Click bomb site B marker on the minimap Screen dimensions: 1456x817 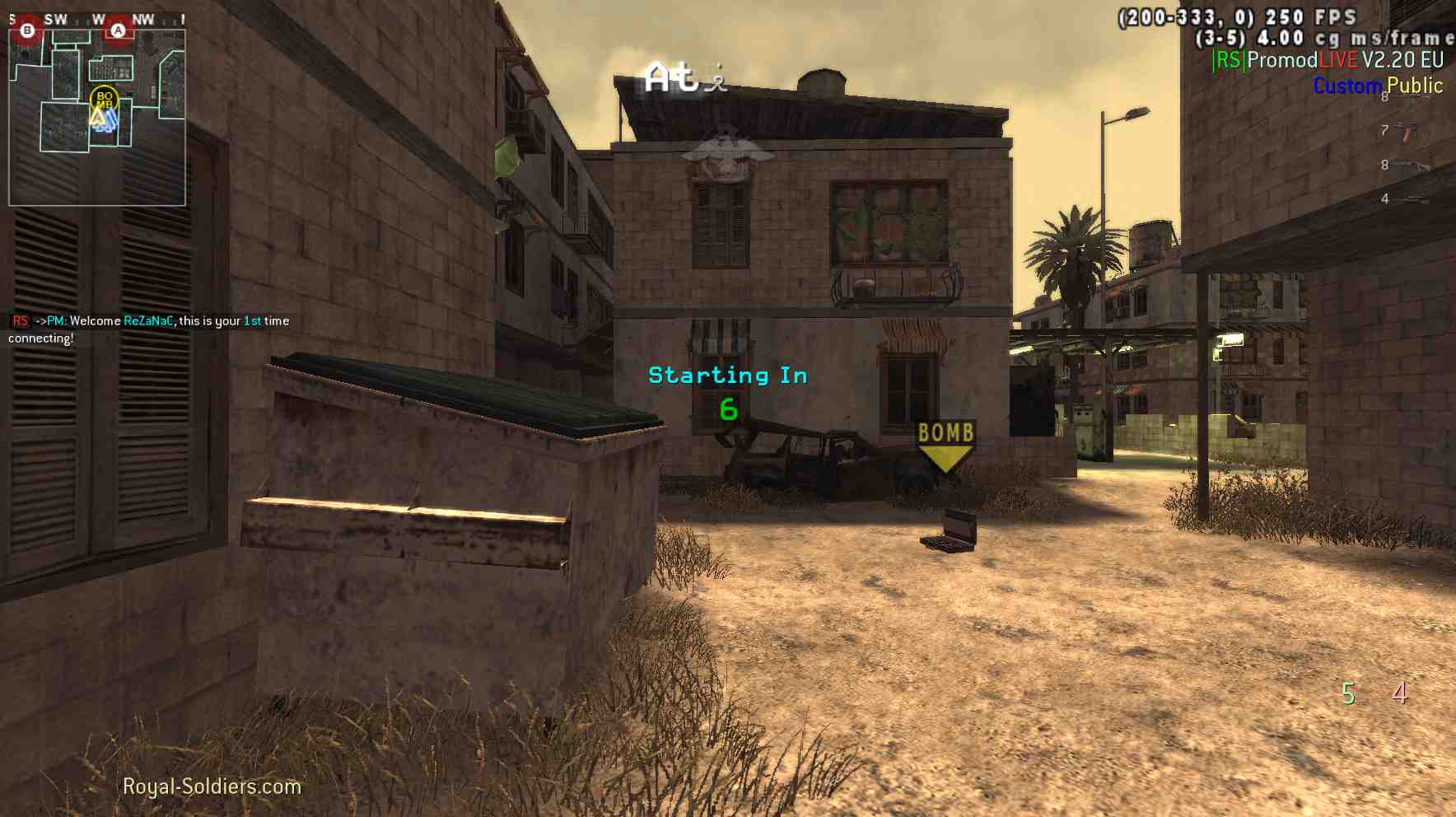pos(27,30)
